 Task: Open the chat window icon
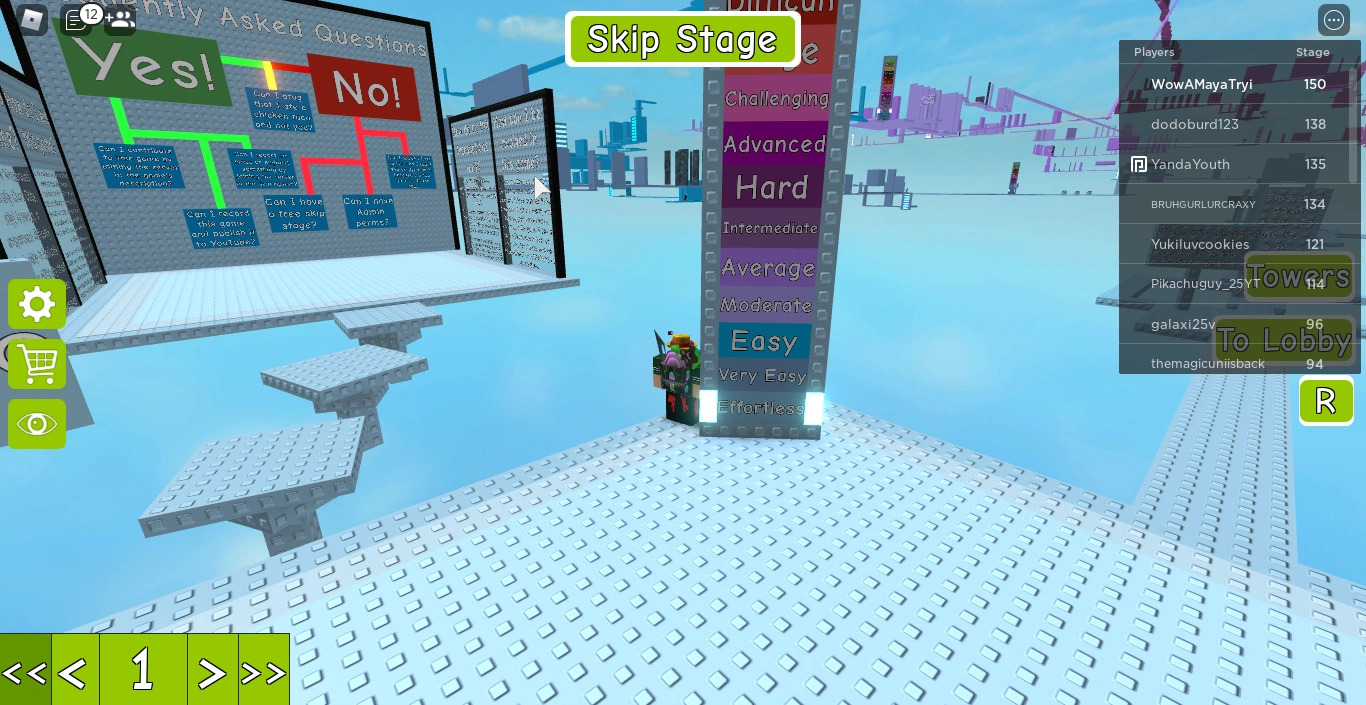tap(76, 19)
